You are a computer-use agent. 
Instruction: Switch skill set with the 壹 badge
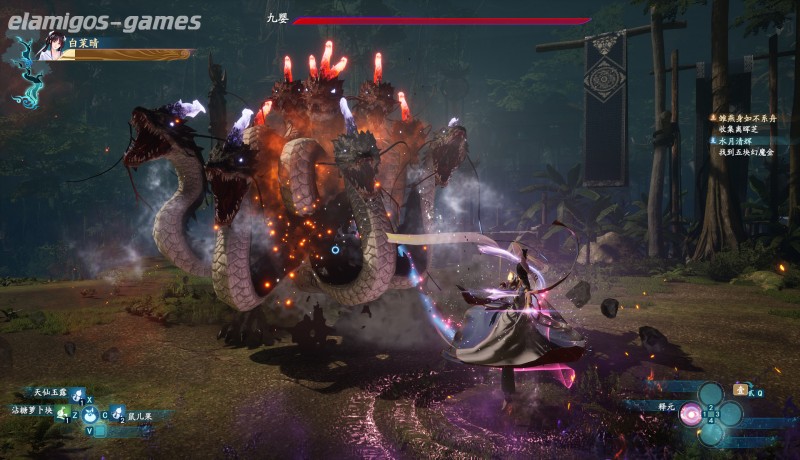(x=740, y=389)
